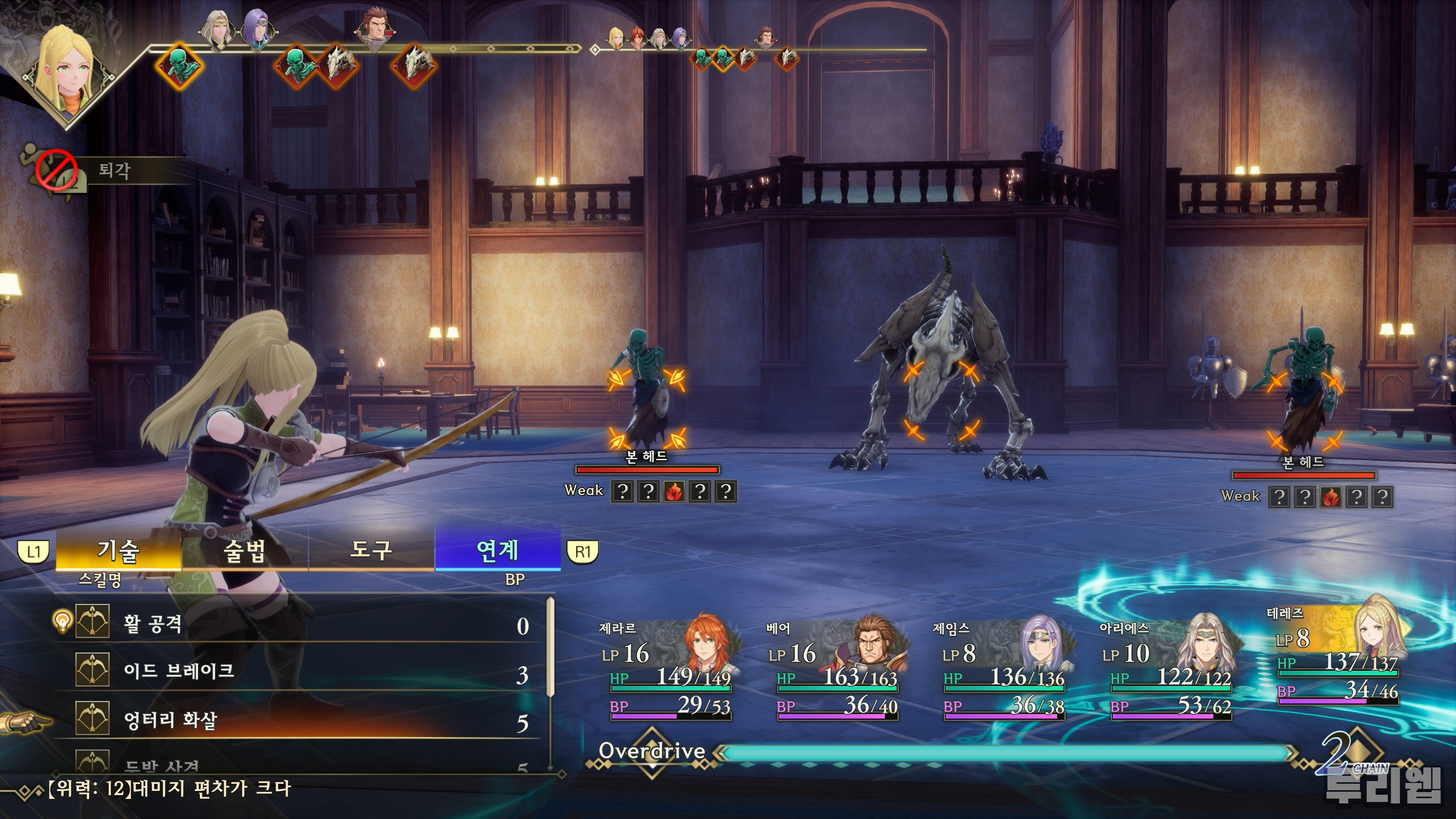Choose the 연계 tab
This screenshot has width=1456, height=819.
(x=497, y=551)
